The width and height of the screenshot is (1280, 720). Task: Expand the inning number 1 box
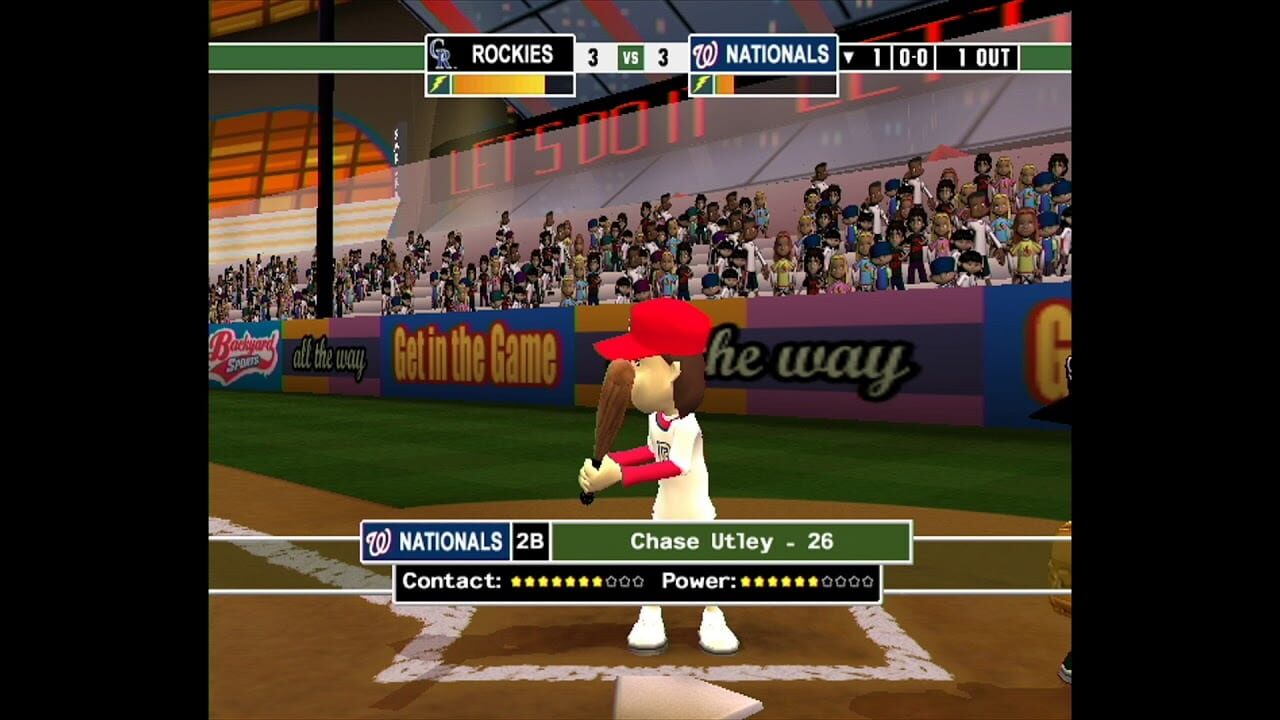pos(879,56)
